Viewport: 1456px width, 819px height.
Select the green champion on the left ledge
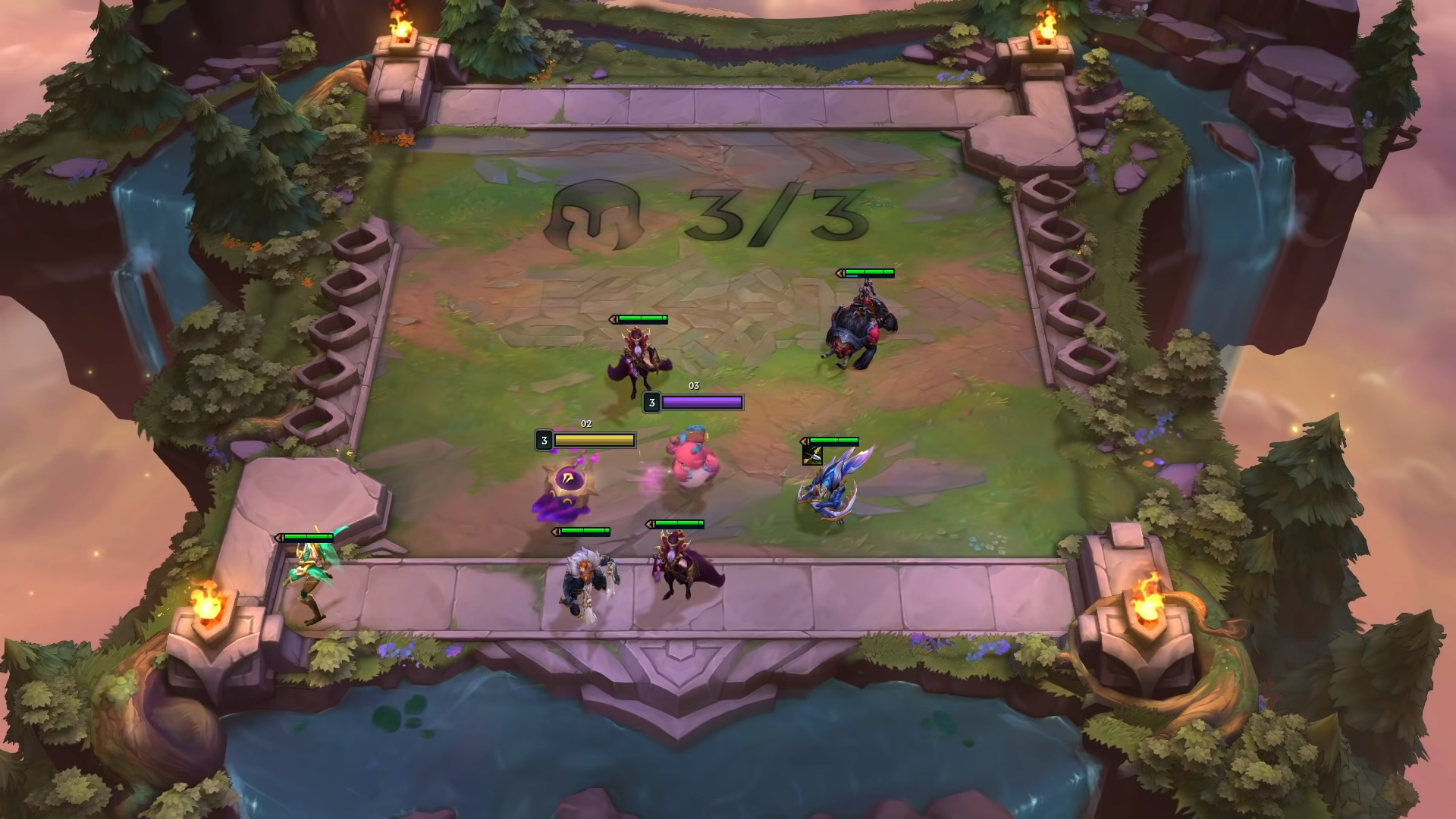pyautogui.click(x=309, y=565)
